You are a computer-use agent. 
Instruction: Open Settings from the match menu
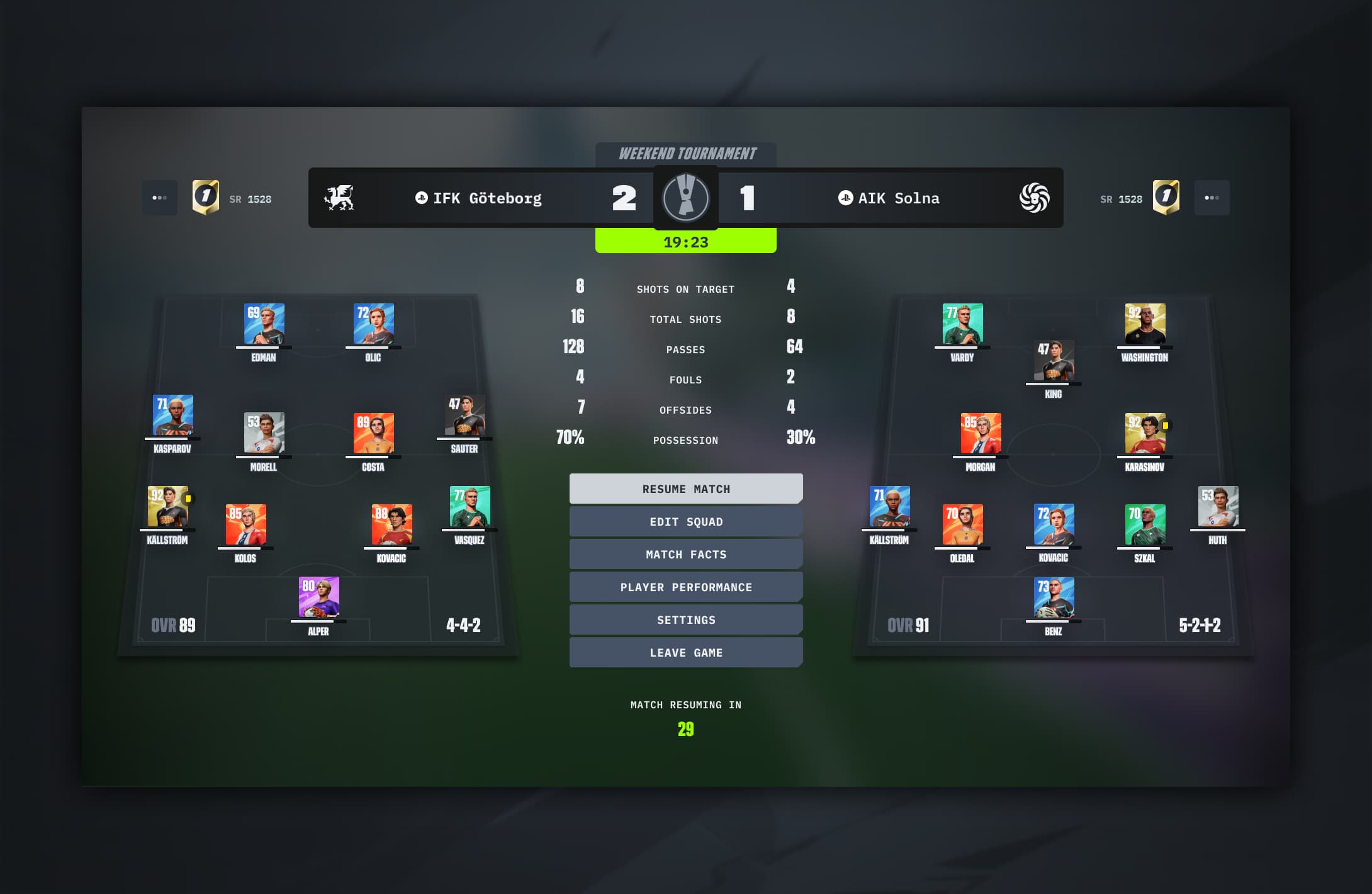(x=685, y=620)
